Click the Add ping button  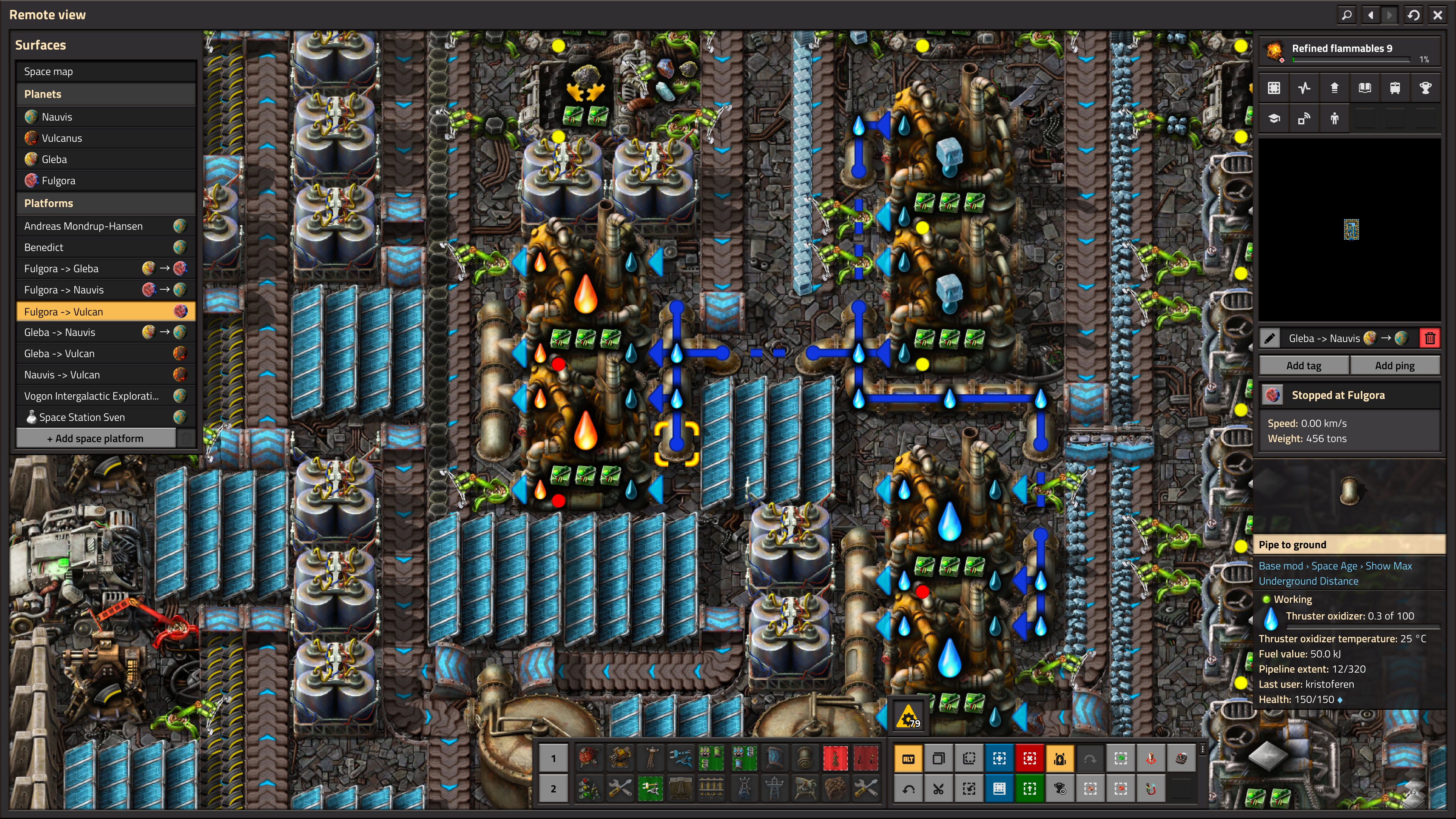pyautogui.click(x=1395, y=365)
